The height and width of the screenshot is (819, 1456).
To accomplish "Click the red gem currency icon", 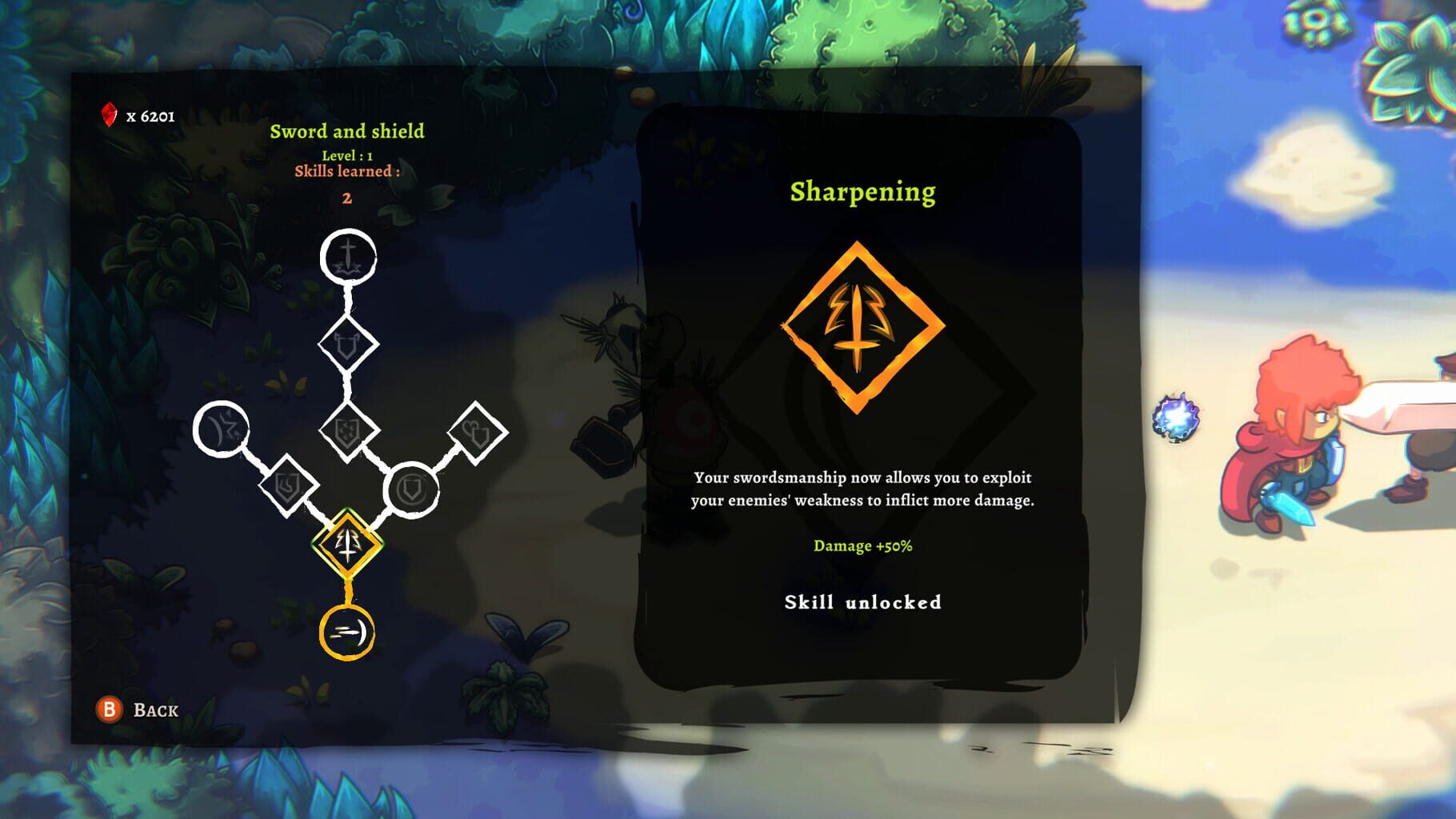I will [x=110, y=114].
